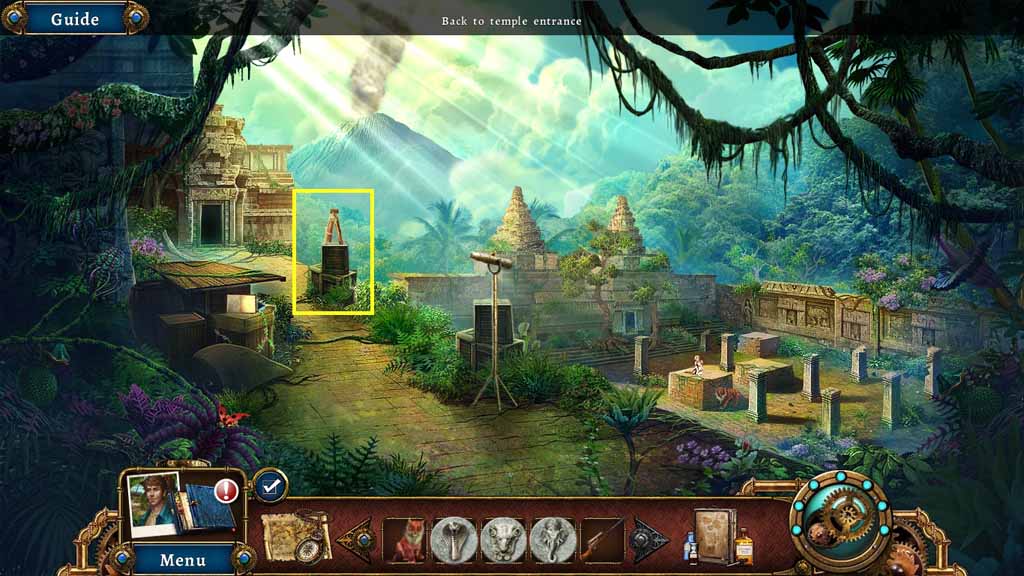
Task: Show previous inventory items with left arrow
Action: click(357, 540)
